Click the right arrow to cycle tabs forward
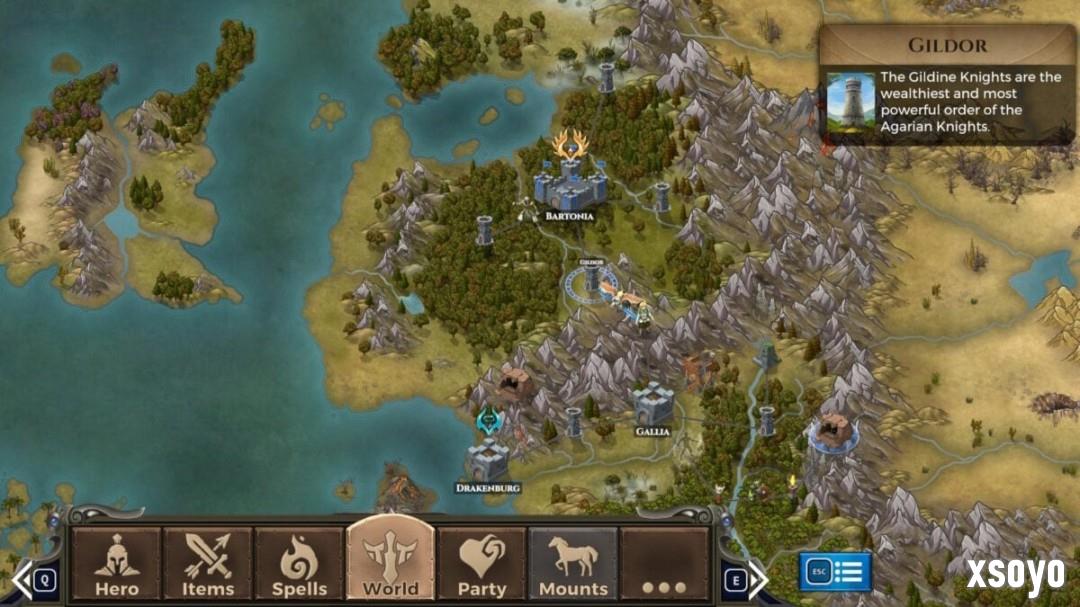The height and width of the screenshot is (607, 1080). tap(757, 579)
